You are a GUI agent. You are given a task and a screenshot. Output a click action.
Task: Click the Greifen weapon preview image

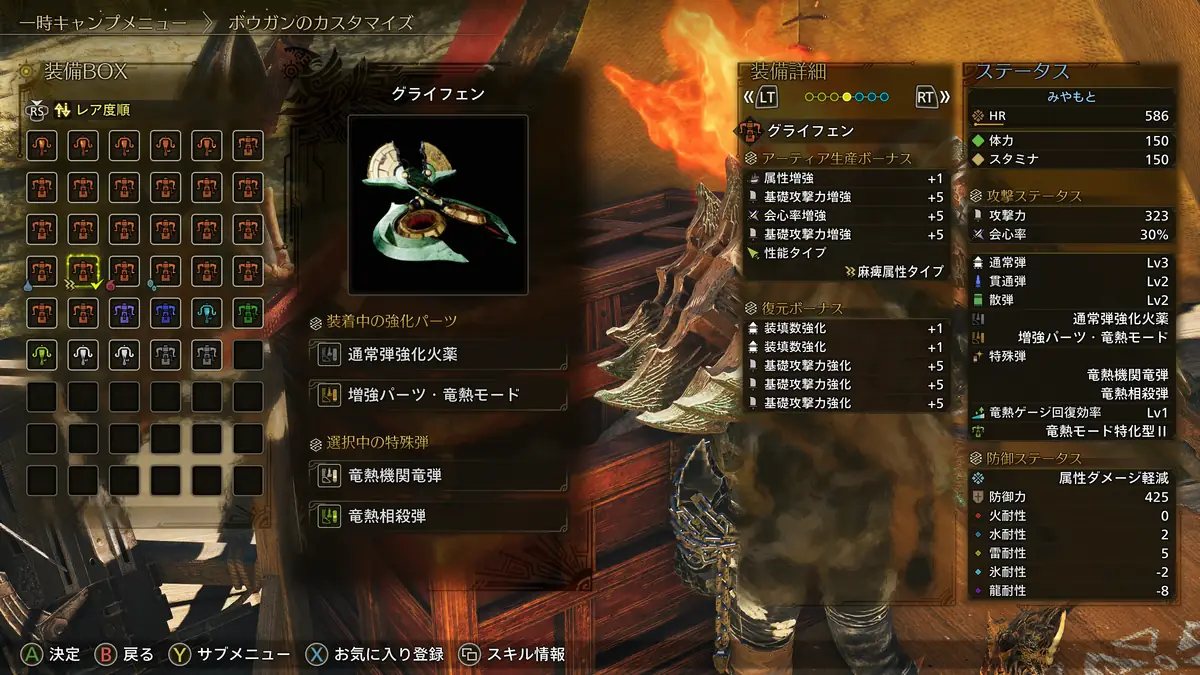click(438, 205)
